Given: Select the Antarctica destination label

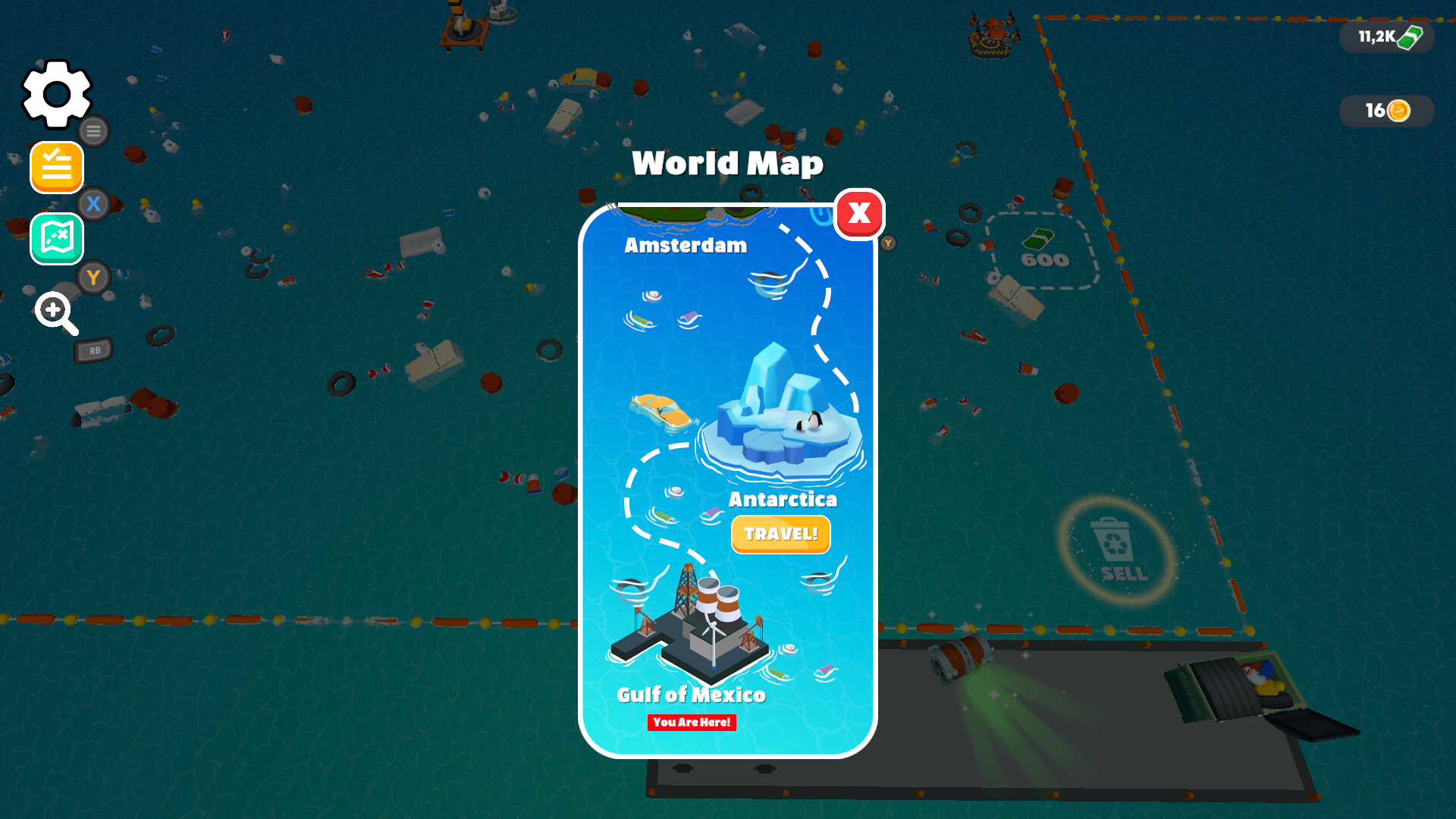Looking at the screenshot, I should pyautogui.click(x=783, y=499).
